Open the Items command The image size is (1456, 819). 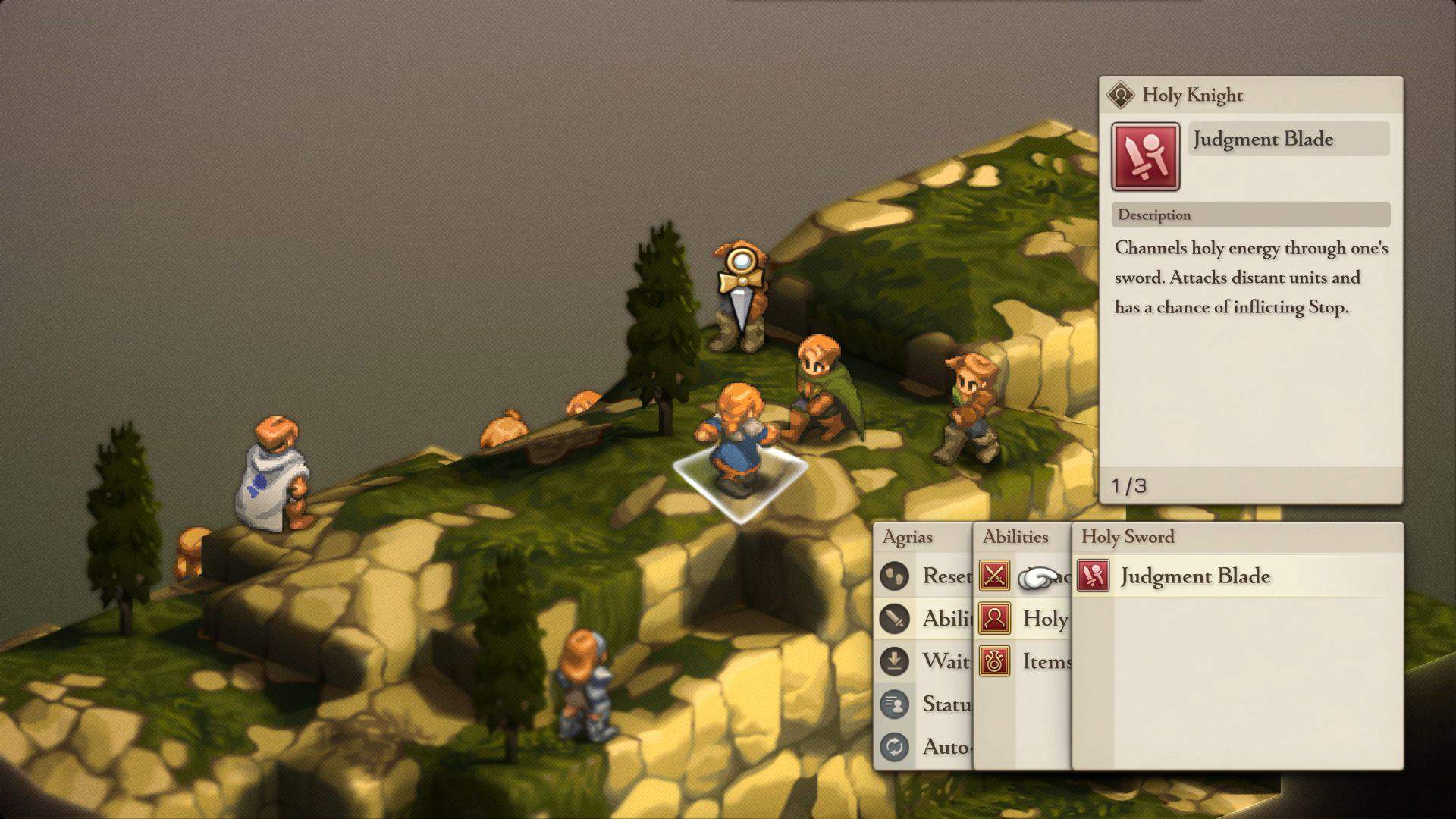(1024, 661)
